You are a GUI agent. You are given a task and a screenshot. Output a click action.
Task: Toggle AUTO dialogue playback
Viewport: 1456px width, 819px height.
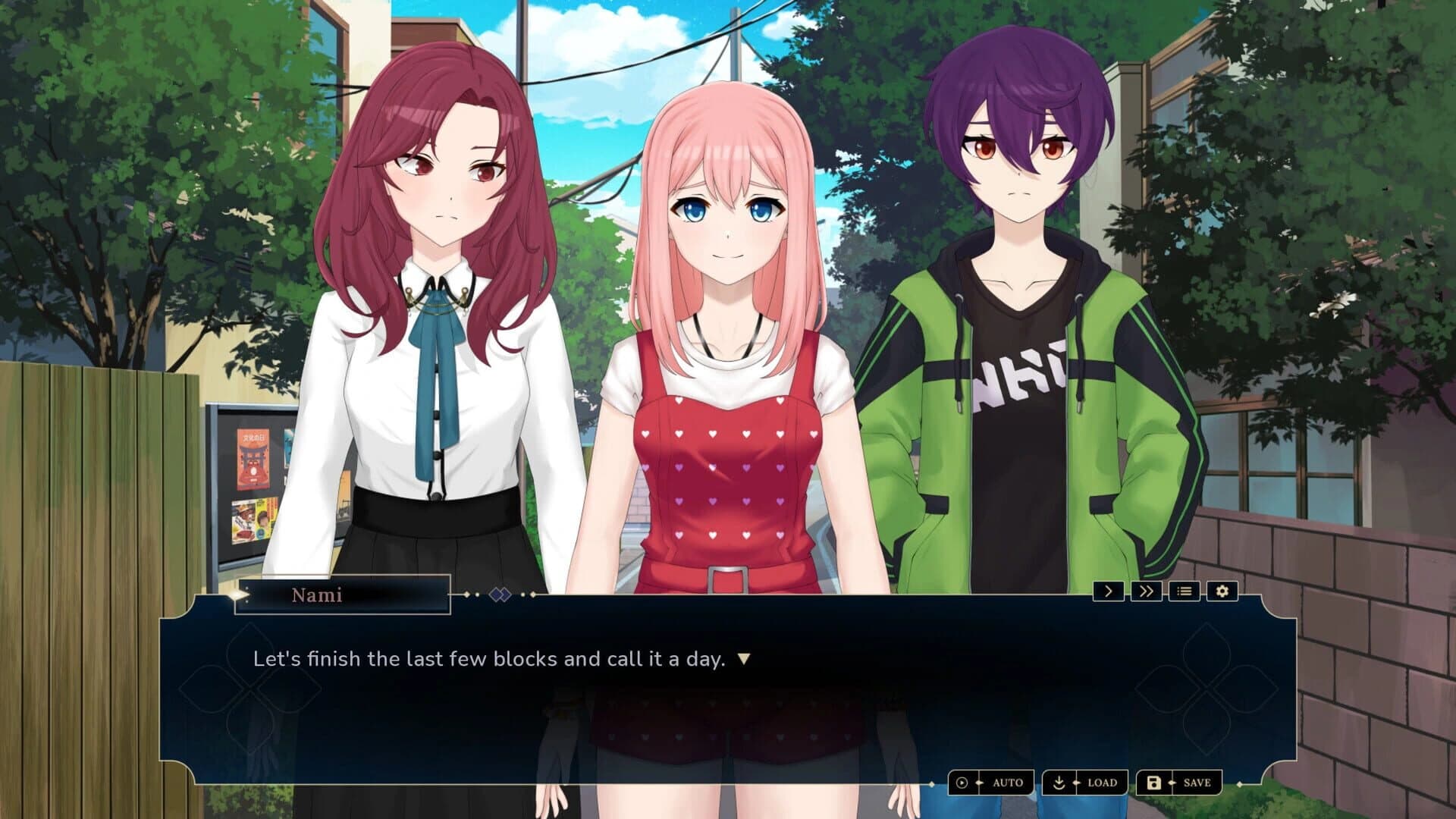coord(991,783)
